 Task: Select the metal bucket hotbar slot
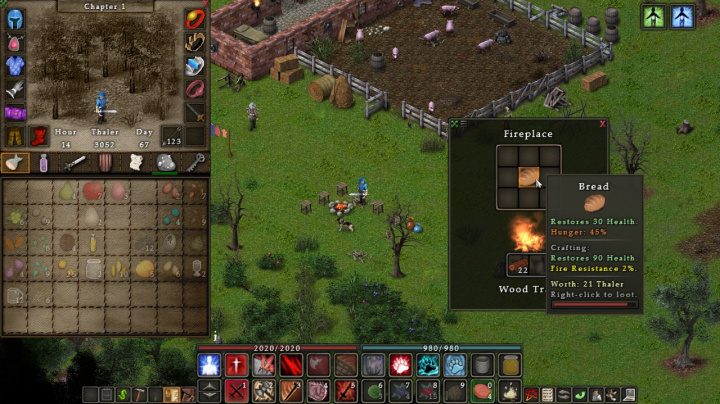[482, 365]
